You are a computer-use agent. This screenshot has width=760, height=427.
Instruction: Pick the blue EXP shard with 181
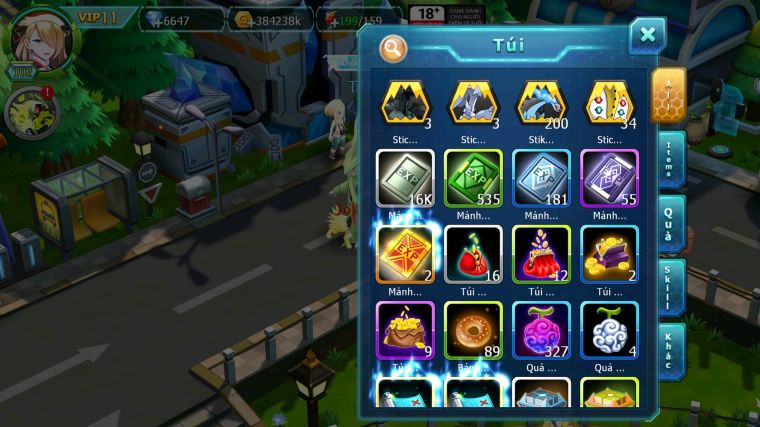point(541,179)
